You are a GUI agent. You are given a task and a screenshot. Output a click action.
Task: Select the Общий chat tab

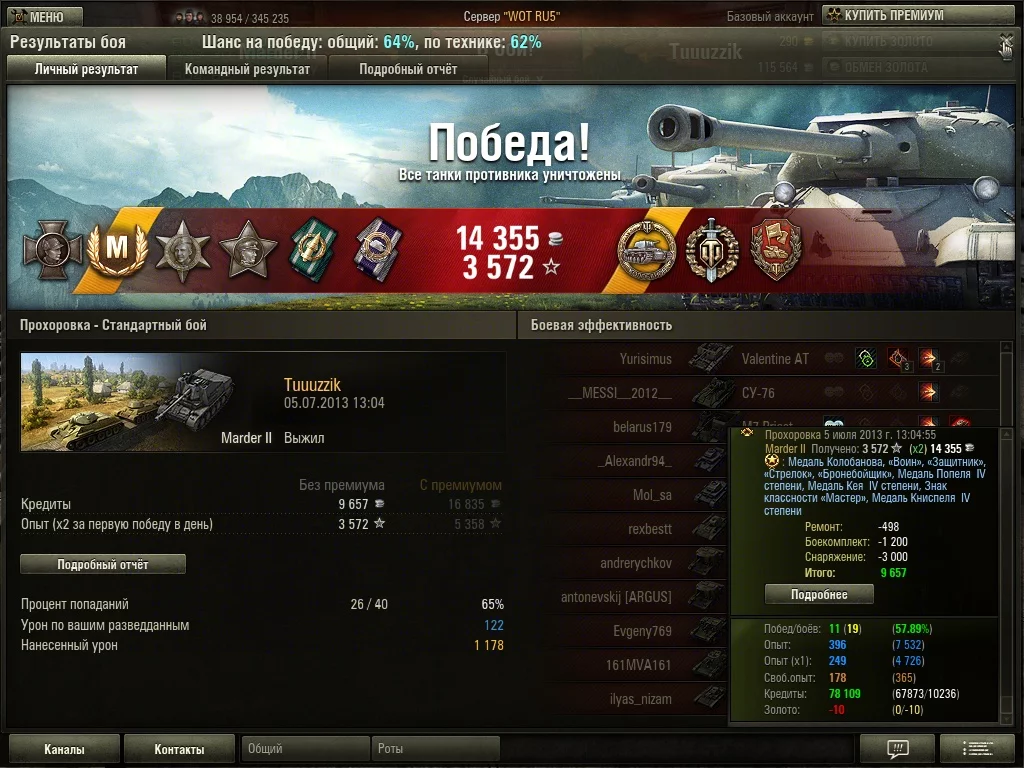(304, 749)
